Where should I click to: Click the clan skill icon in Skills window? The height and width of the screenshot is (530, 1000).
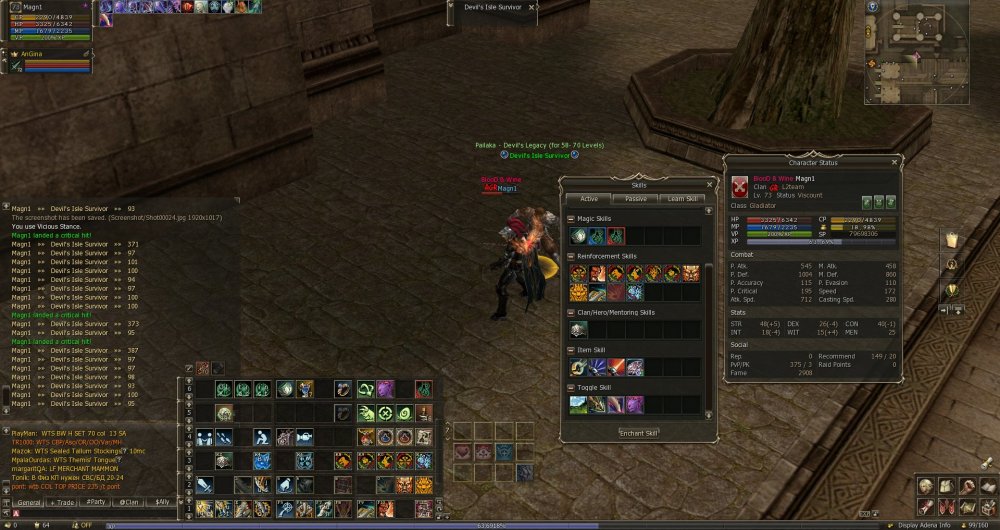579,328
